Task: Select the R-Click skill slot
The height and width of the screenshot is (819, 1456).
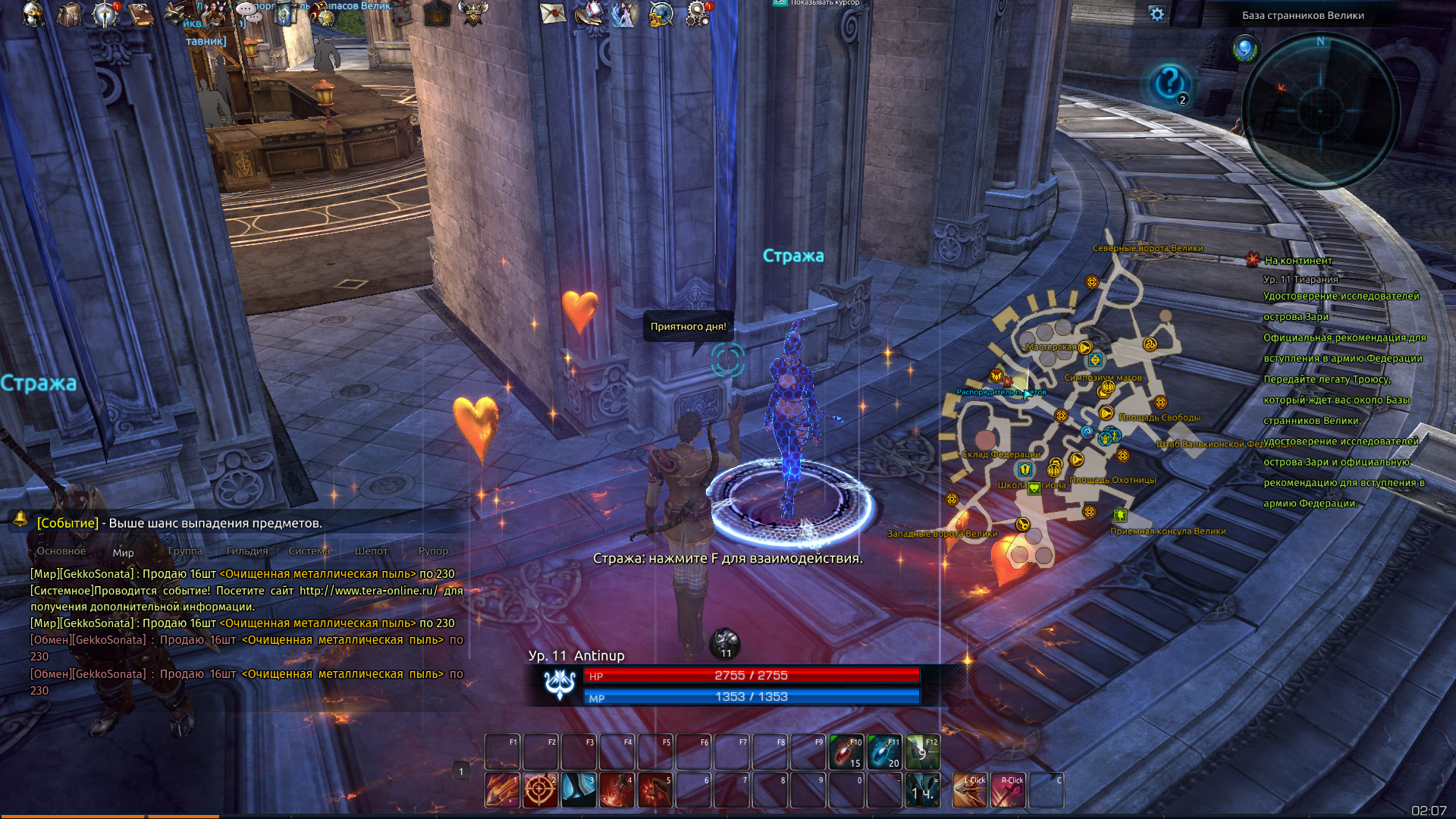Action: click(1008, 790)
